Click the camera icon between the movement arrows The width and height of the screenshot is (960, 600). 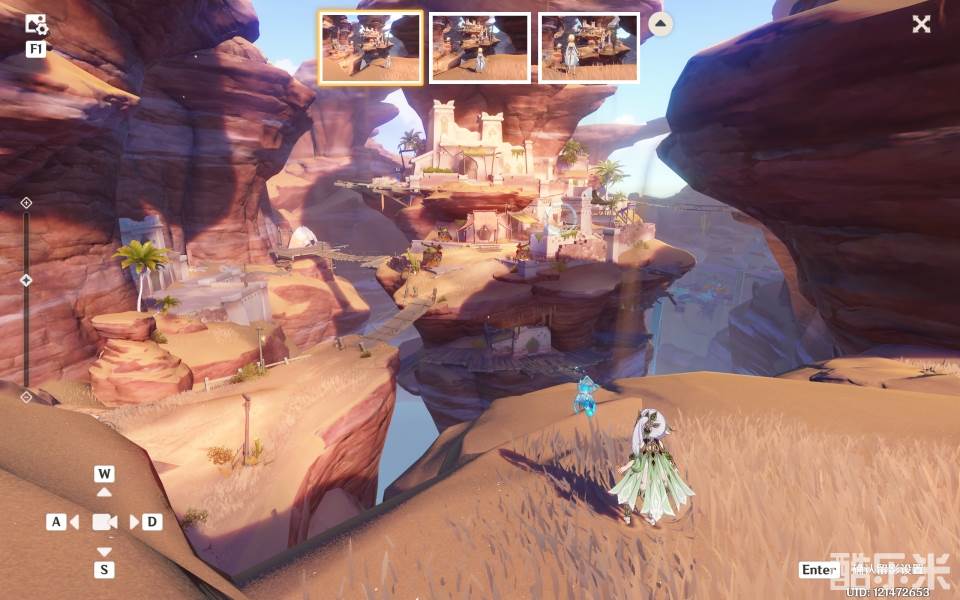click(x=104, y=522)
